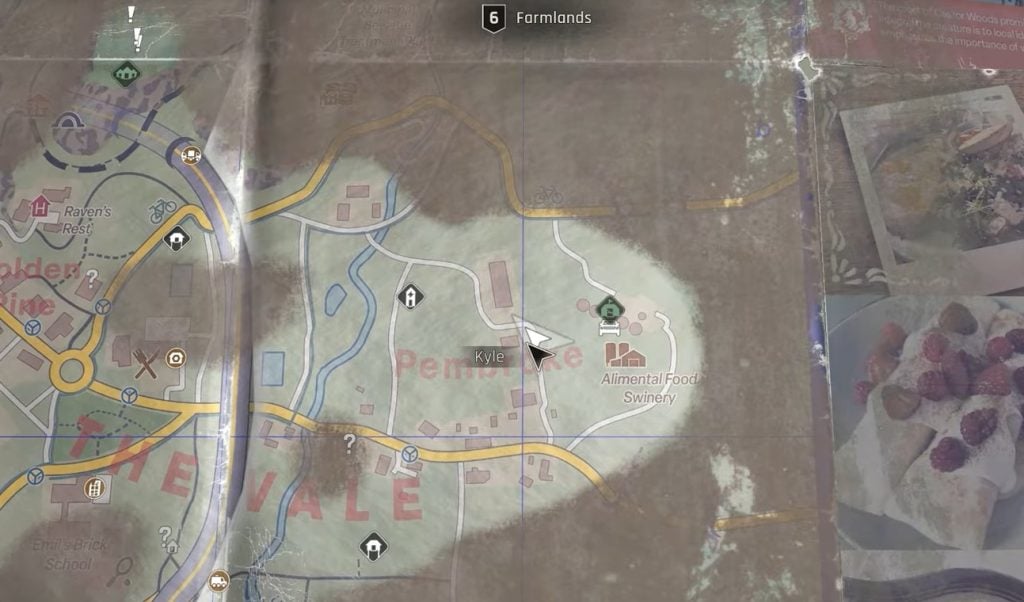Choose the orange vehicle marker on the curved road

pyautogui.click(x=190, y=155)
